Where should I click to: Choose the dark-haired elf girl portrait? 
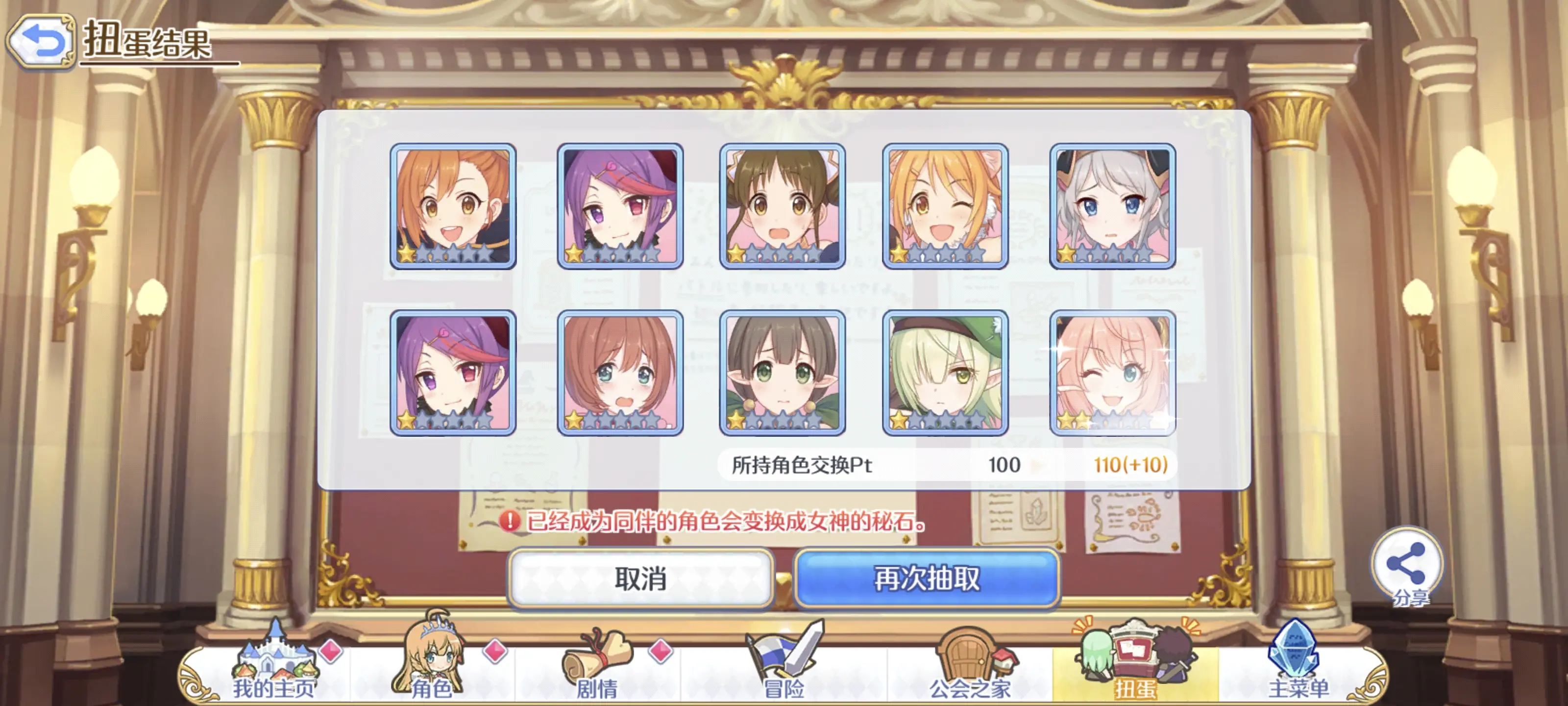pos(782,372)
